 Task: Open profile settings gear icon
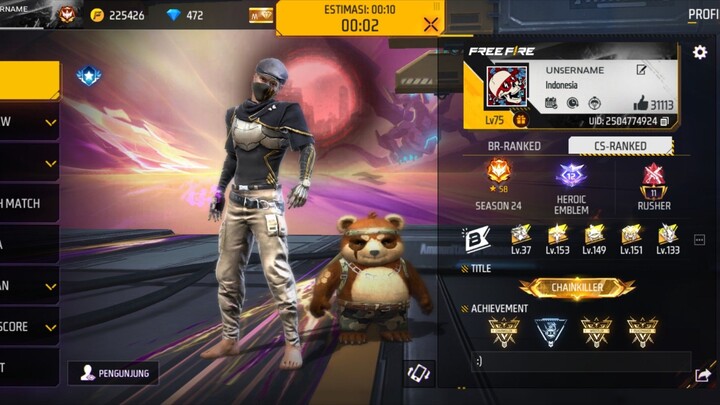pos(699,52)
